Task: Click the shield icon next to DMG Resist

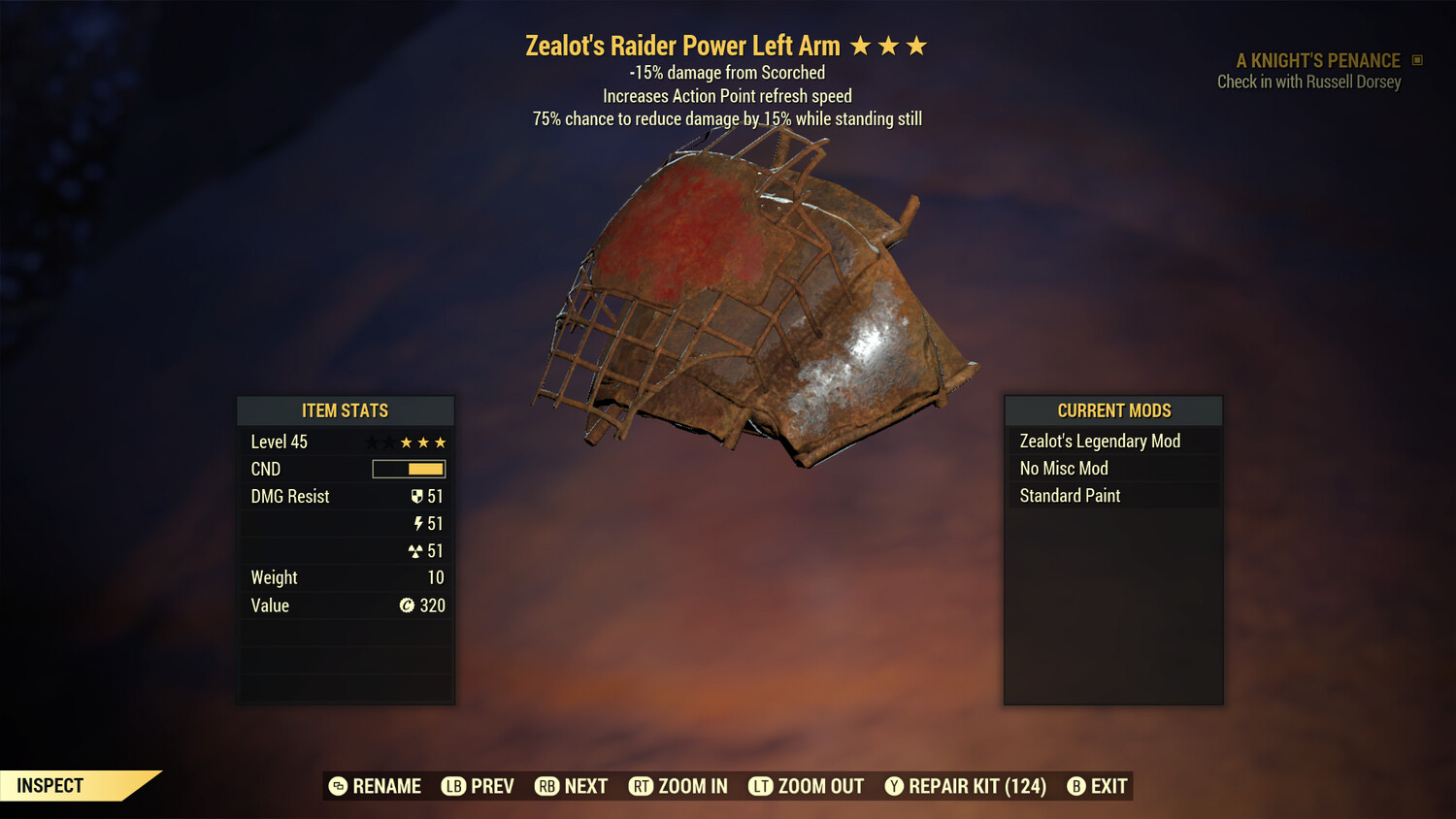Action: [418, 496]
